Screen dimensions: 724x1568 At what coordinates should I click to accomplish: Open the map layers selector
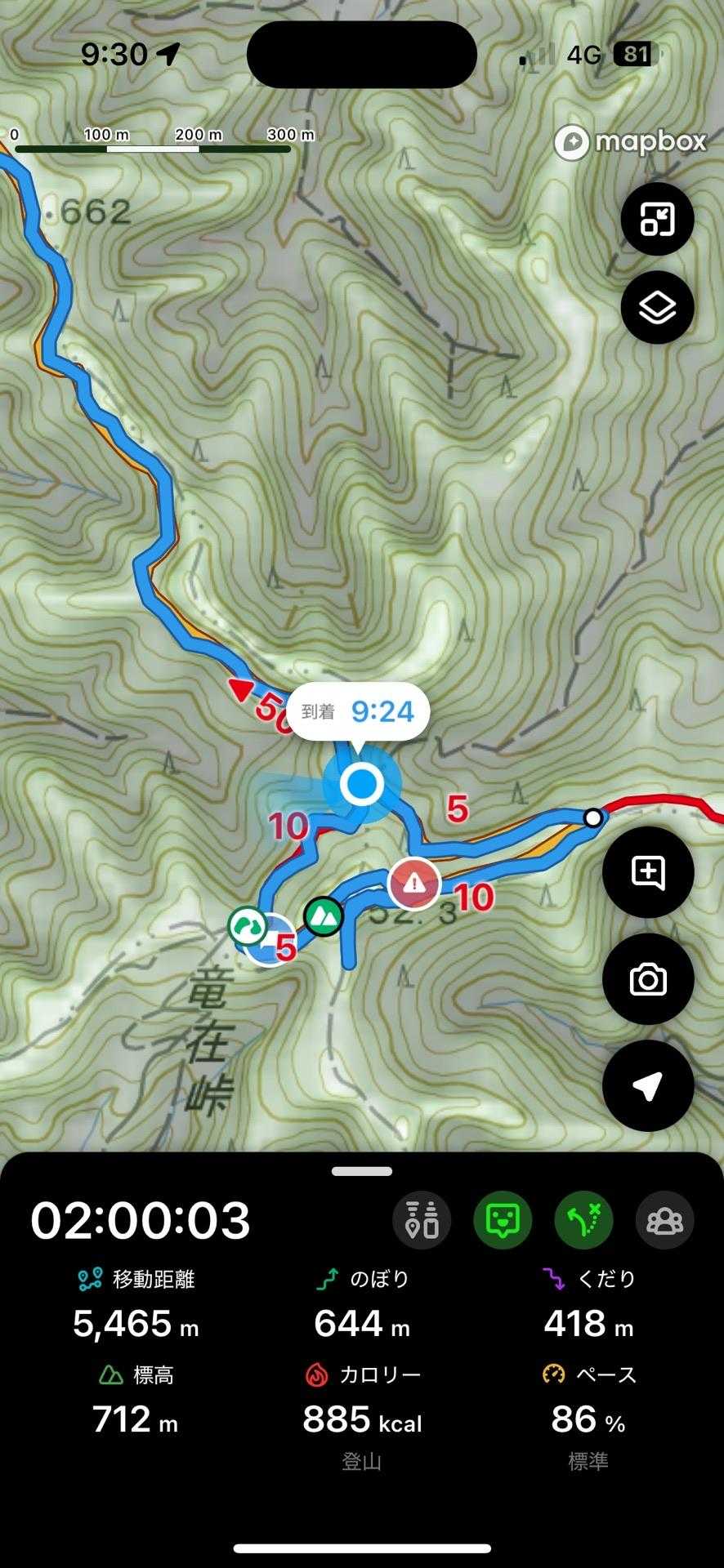point(657,308)
